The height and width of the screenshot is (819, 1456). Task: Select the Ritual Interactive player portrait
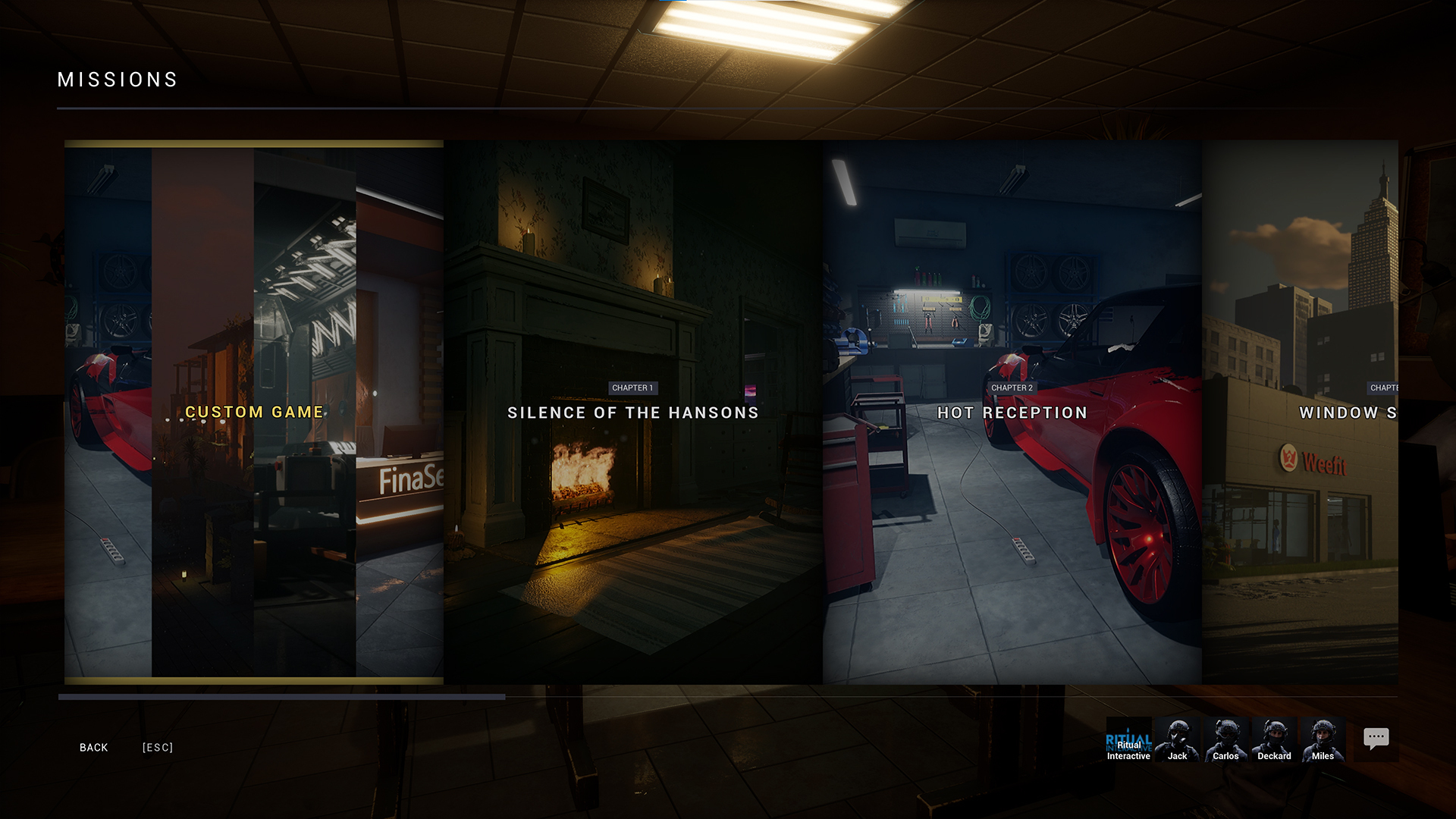(1128, 739)
